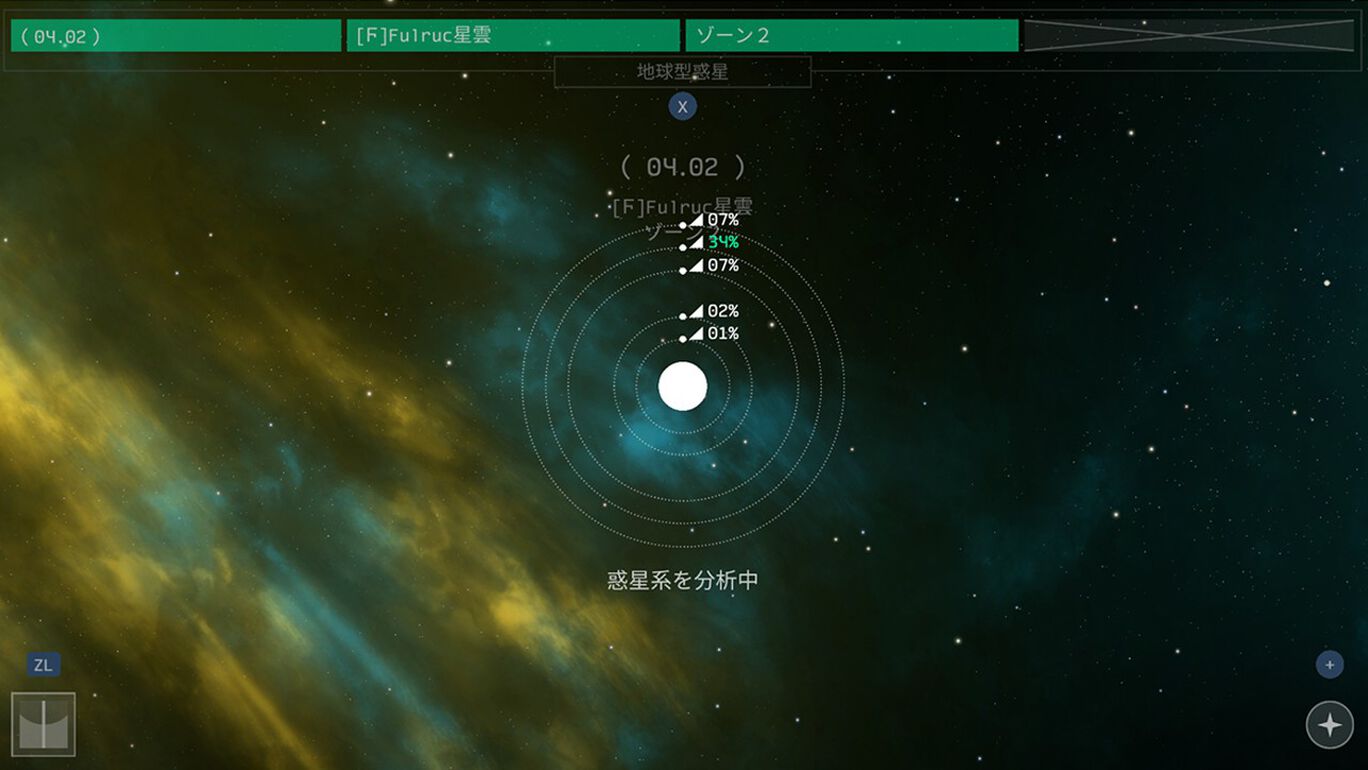Open the [F]Fulruc星雲 nebula selector
The height and width of the screenshot is (770, 1368).
[514, 35]
